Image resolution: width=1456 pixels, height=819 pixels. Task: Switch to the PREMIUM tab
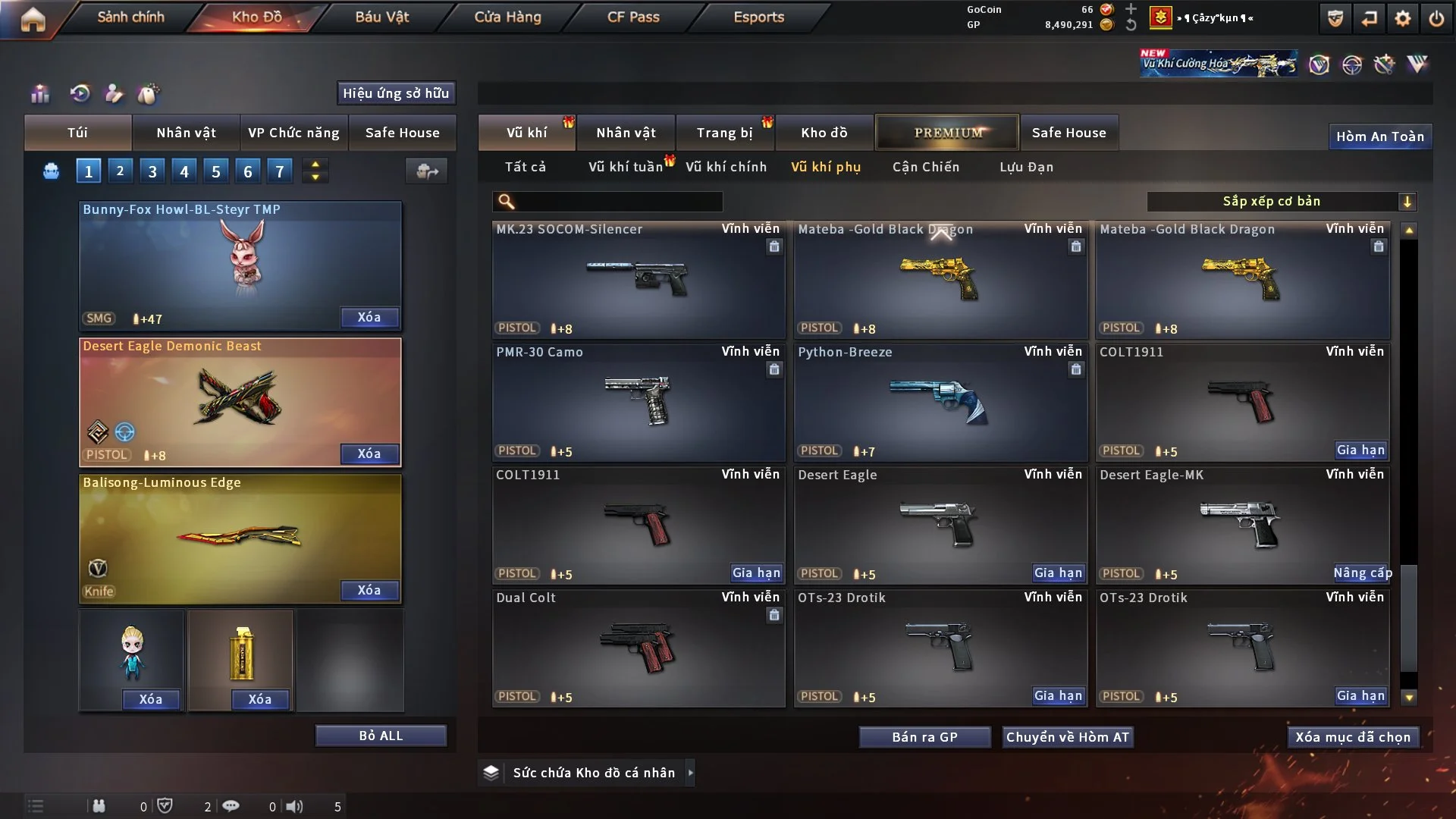coord(947,133)
